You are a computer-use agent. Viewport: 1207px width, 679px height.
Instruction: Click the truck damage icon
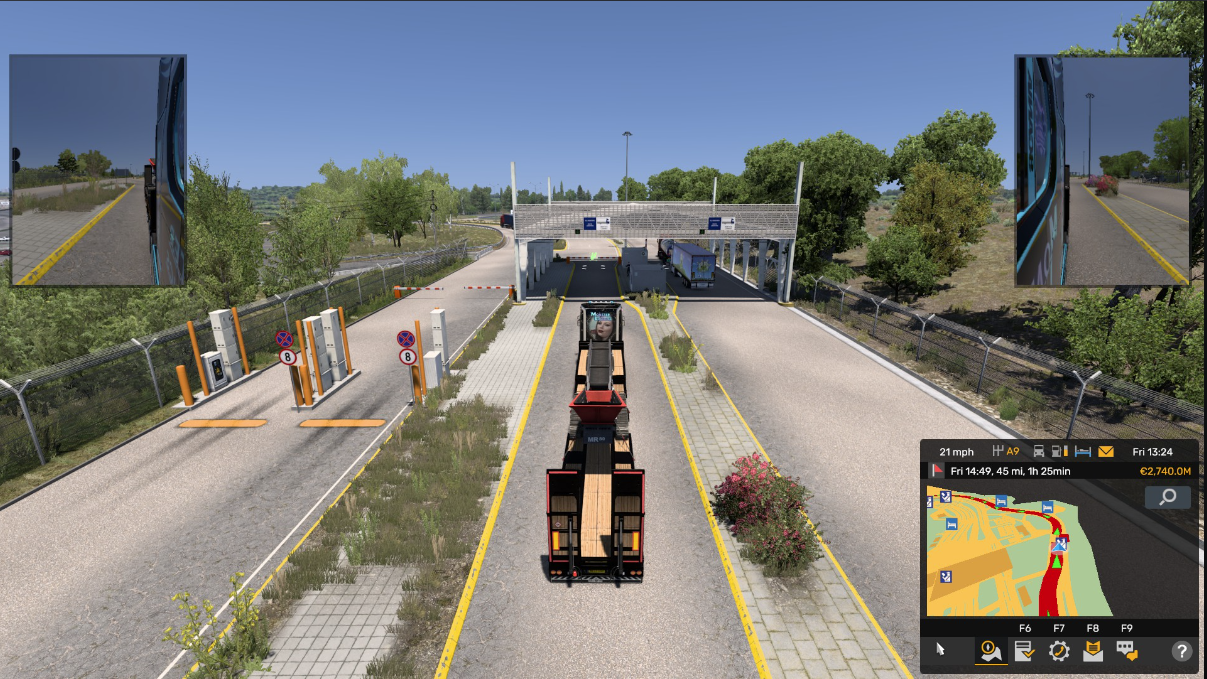1039,451
